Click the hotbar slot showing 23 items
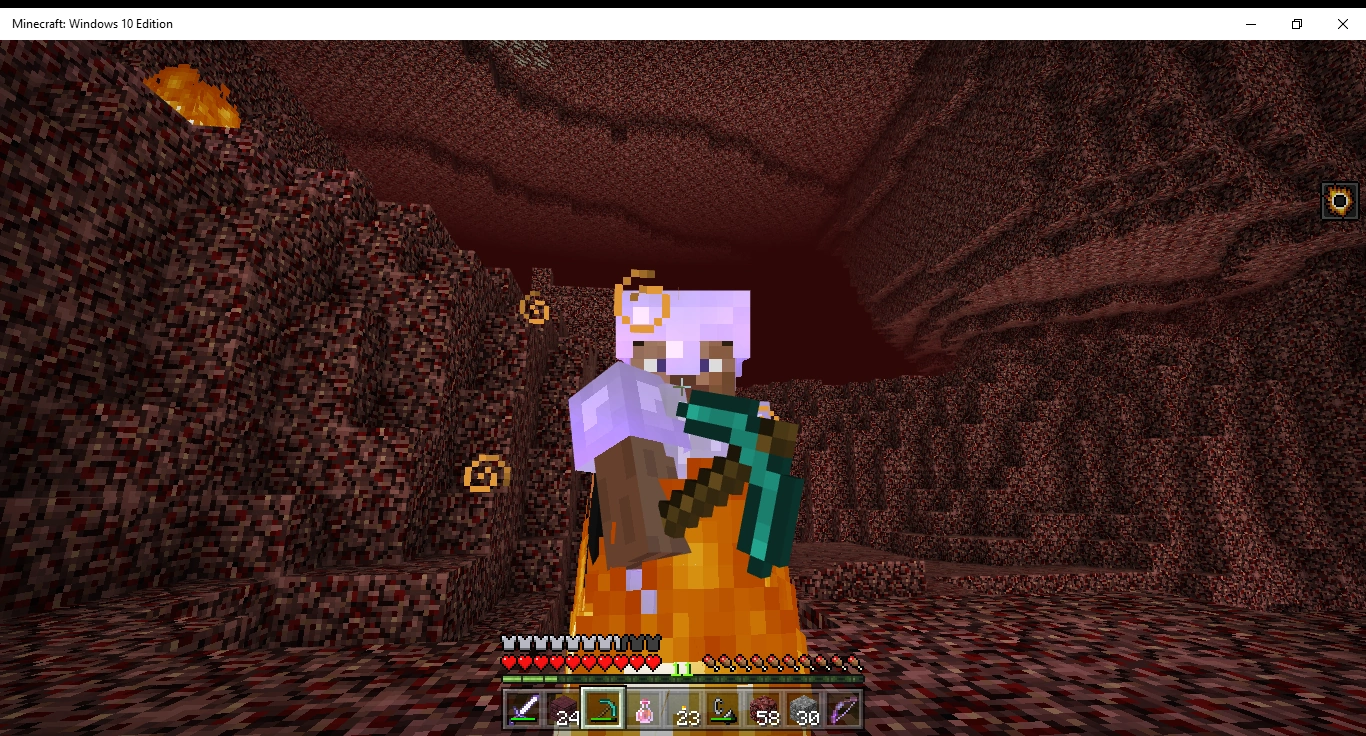Image resolution: width=1366 pixels, height=736 pixels. pos(687,711)
